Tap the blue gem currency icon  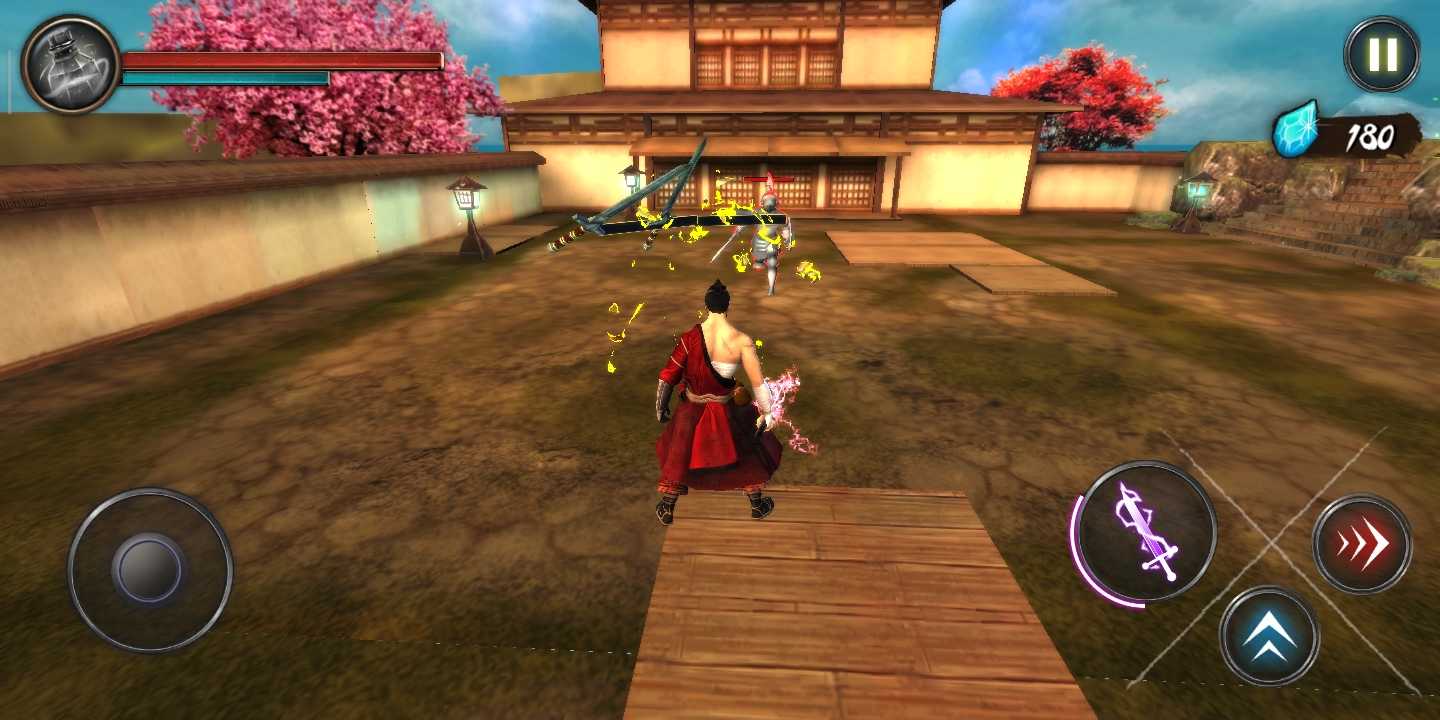(x=1294, y=131)
